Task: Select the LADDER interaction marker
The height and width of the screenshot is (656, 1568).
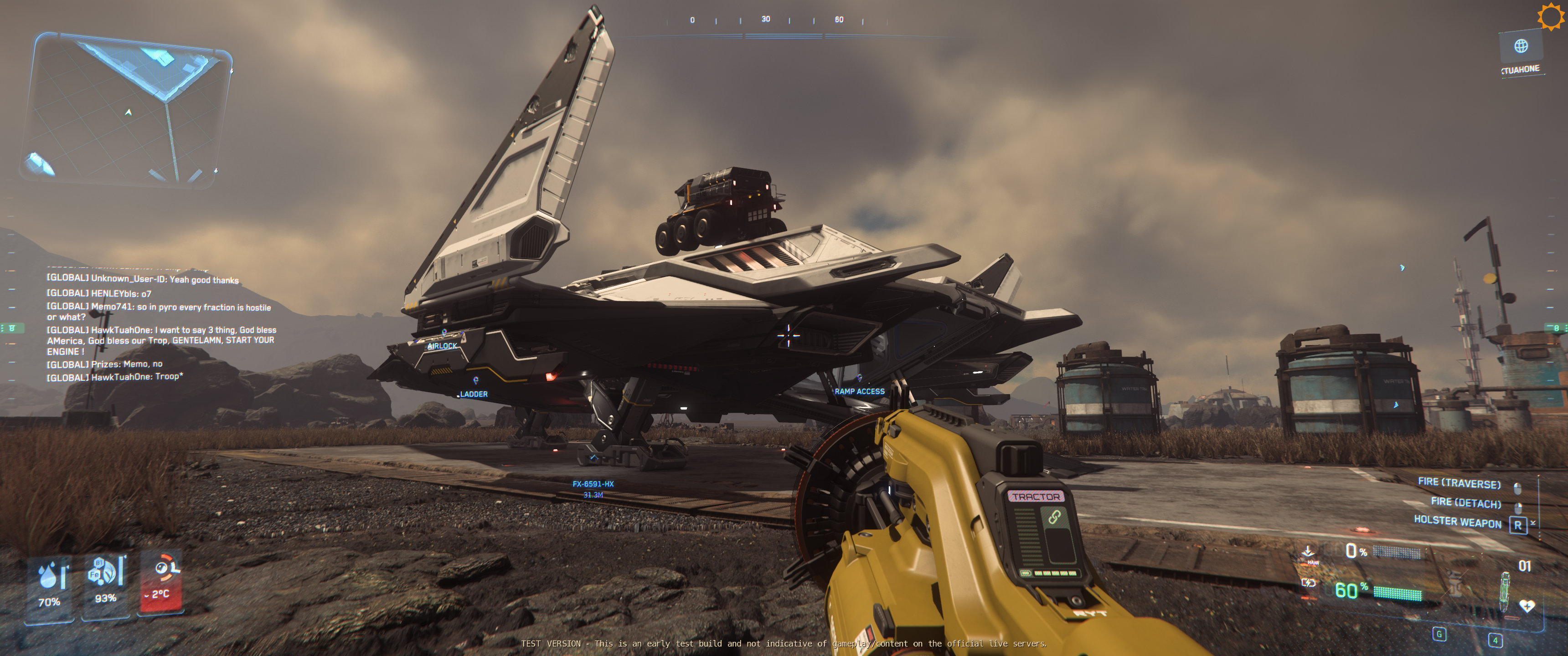Action: [473, 394]
